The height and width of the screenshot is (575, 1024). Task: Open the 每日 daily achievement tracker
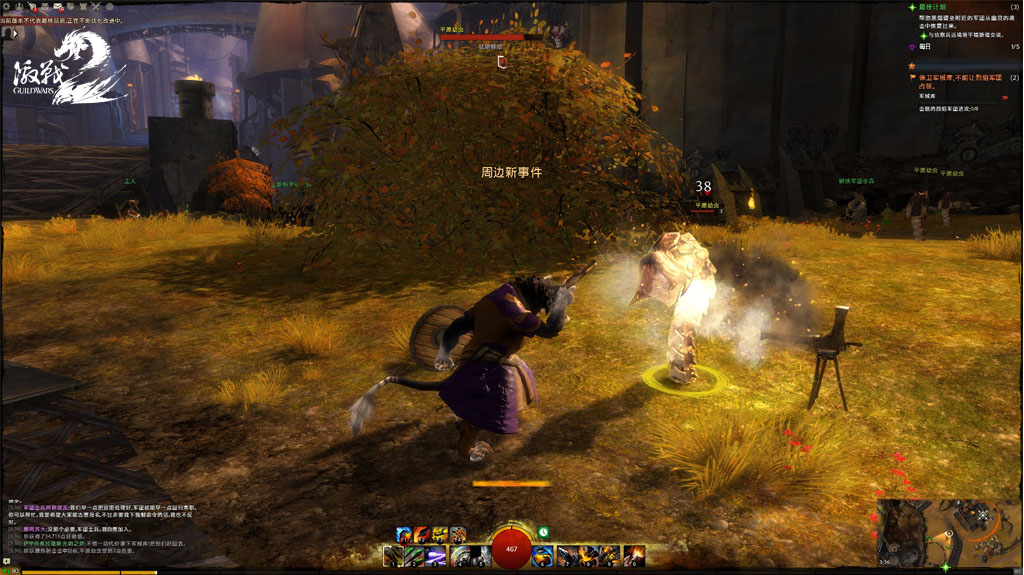tap(925, 46)
